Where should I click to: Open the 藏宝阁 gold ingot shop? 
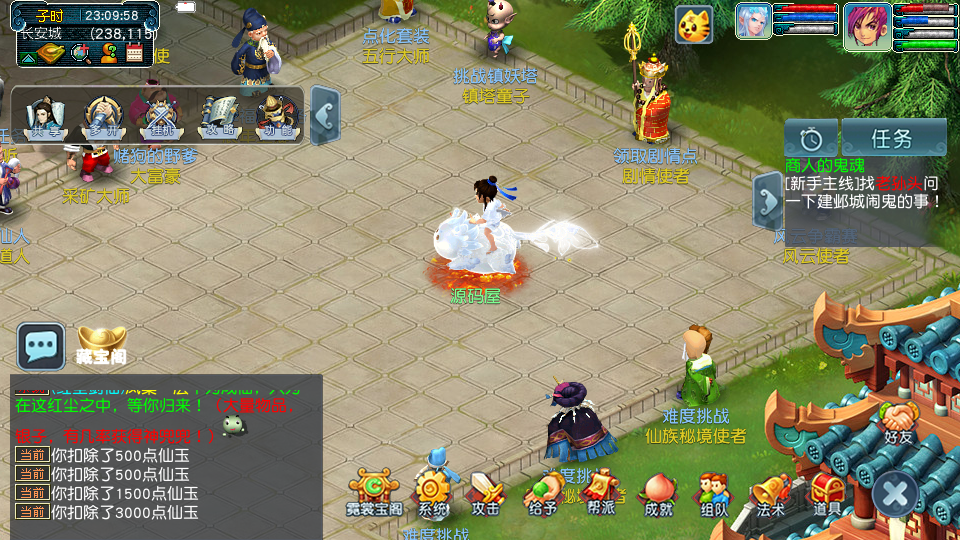pos(101,344)
